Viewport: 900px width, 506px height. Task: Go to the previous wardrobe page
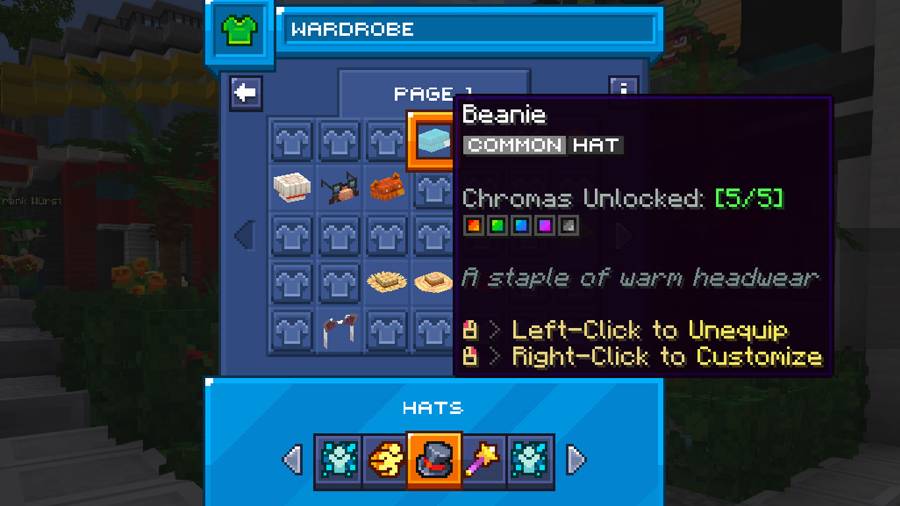click(243, 236)
